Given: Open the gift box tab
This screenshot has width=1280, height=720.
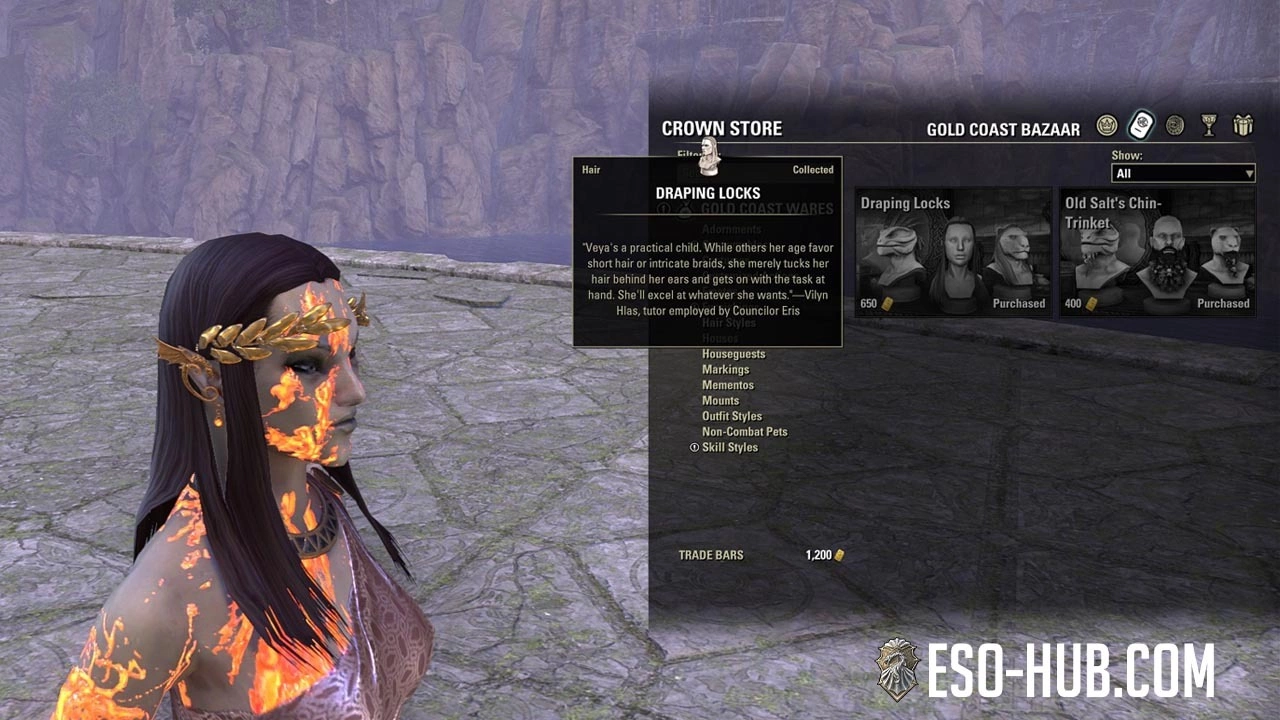Looking at the screenshot, I should 1243,125.
